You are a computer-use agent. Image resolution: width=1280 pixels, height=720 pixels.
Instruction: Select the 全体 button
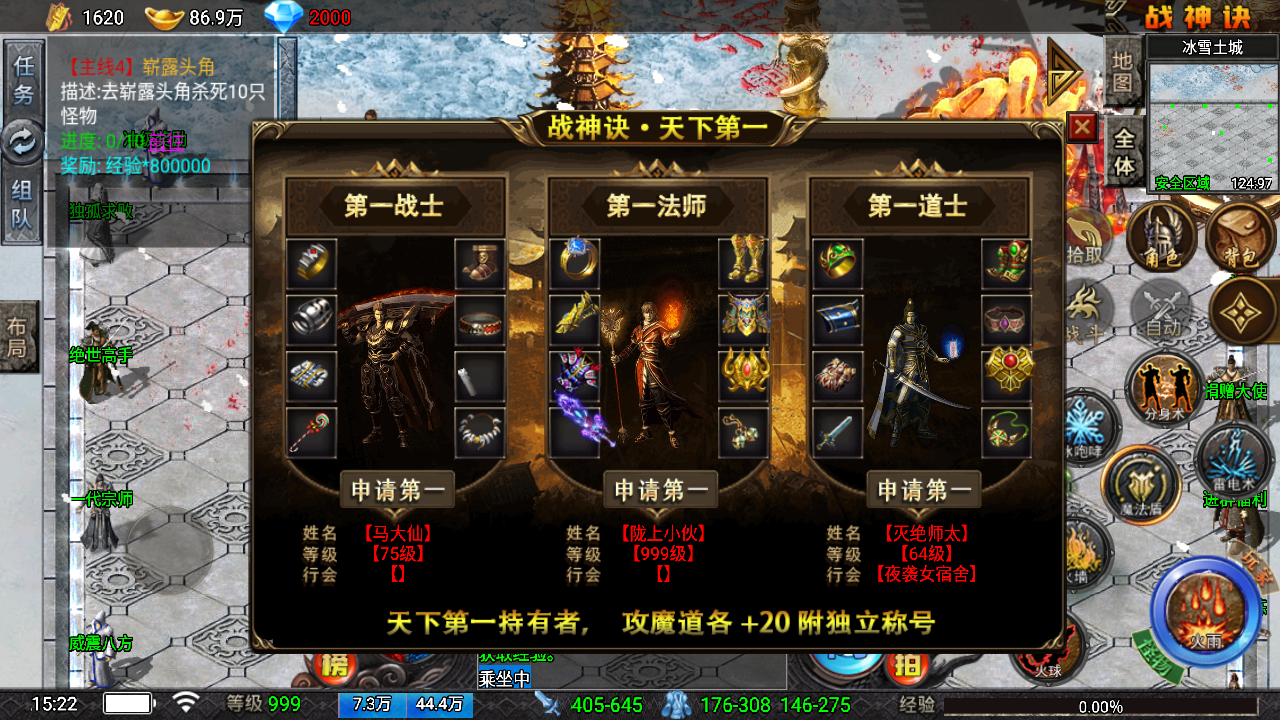pos(1125,152)
